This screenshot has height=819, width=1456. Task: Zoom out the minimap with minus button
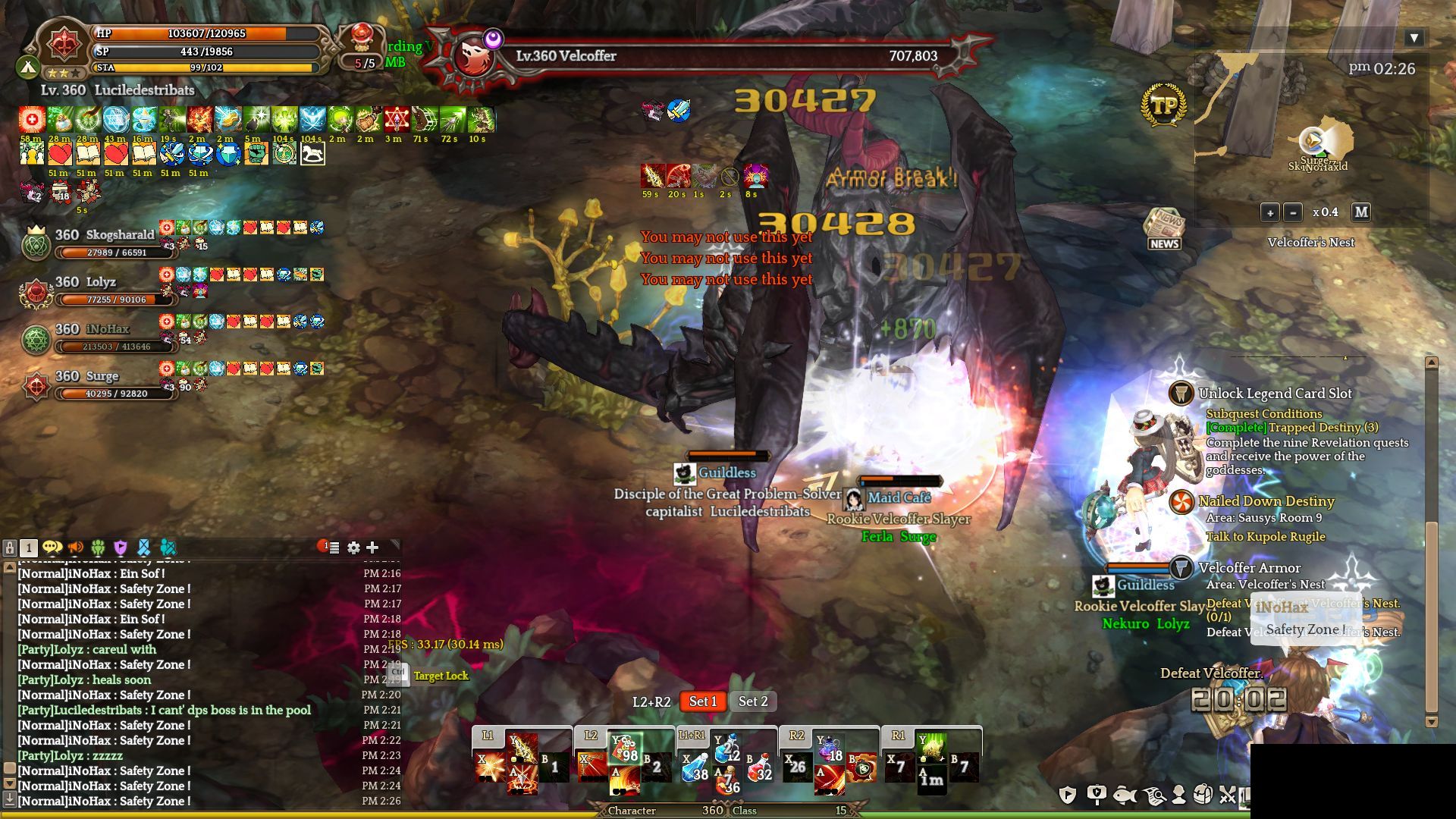(x=1293, y=212)
